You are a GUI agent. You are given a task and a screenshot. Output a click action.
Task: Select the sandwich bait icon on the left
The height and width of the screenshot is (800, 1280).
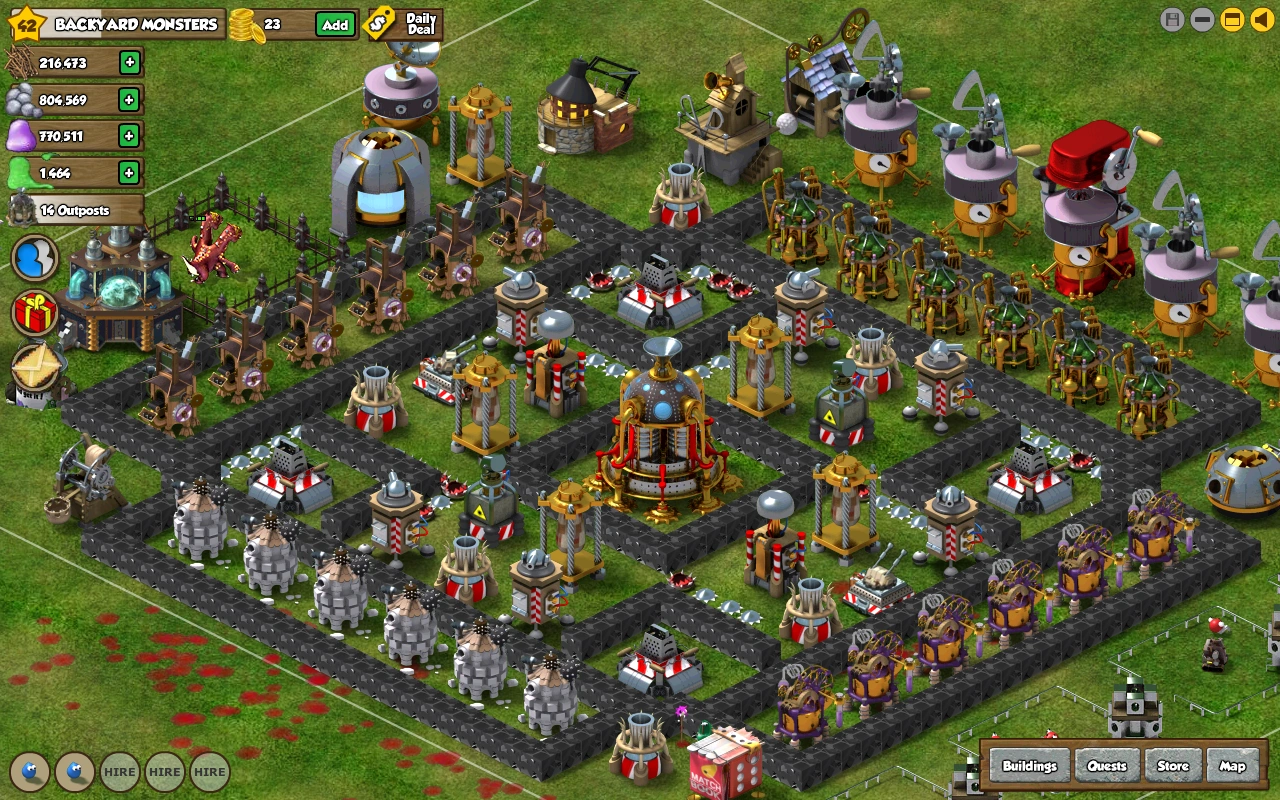coord(33,368)
